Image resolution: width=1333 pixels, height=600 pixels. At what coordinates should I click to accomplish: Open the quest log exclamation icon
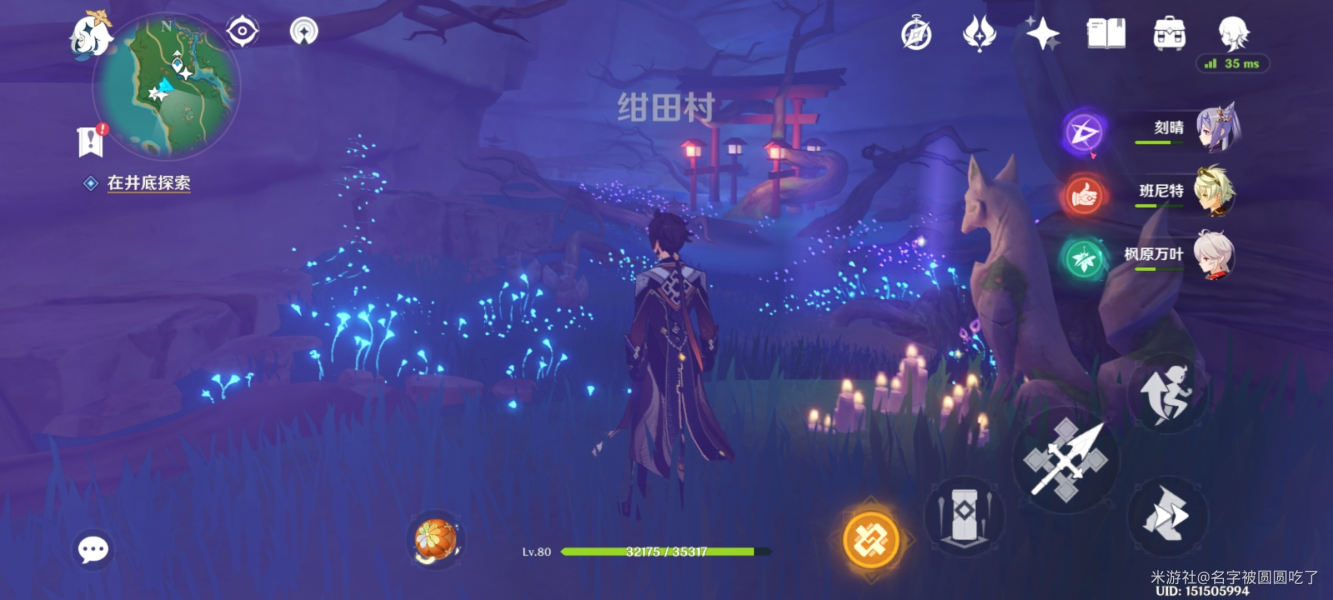pos(91,141)
